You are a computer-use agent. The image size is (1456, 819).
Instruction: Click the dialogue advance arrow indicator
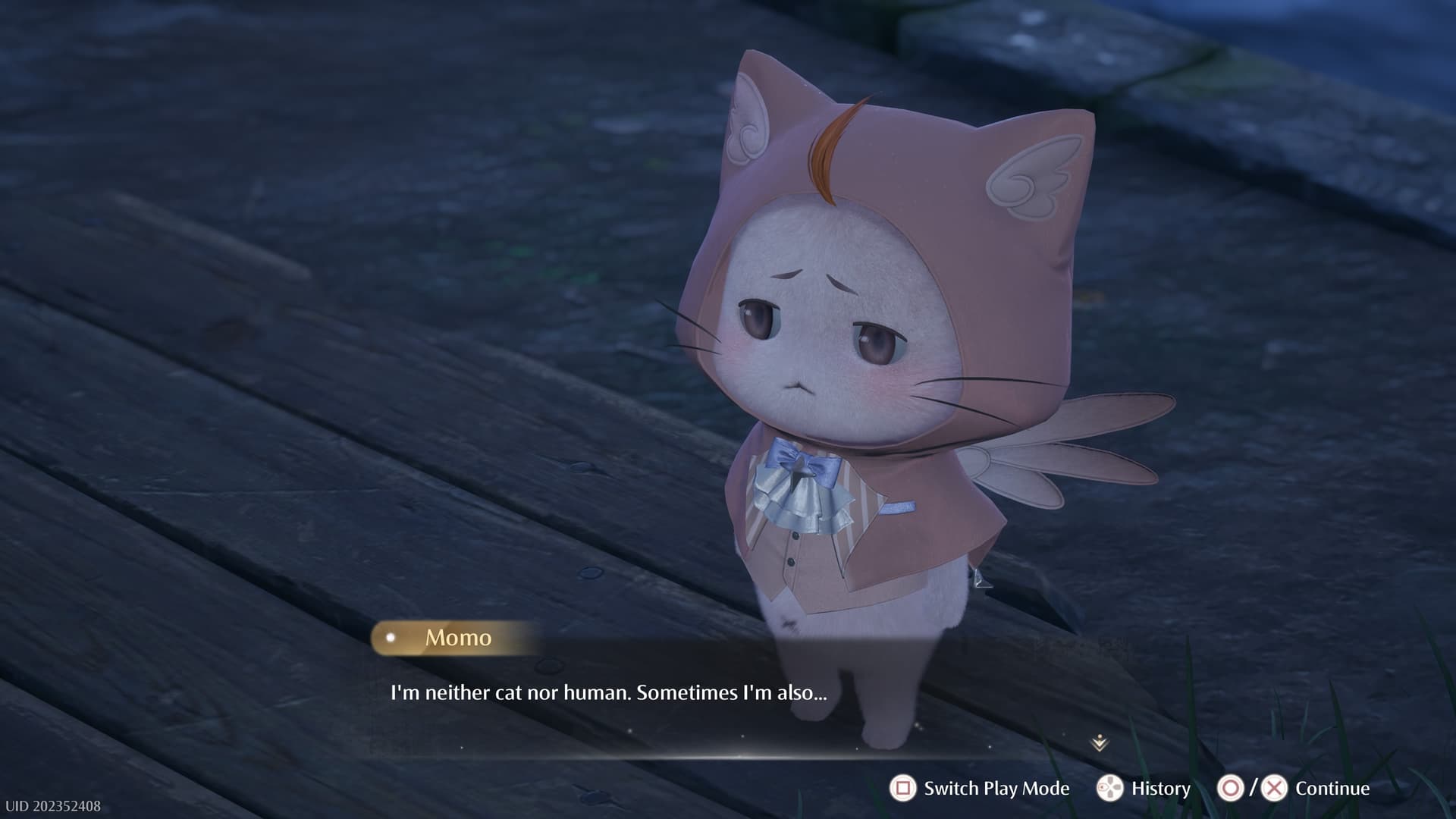click(x=1100, y=743)
